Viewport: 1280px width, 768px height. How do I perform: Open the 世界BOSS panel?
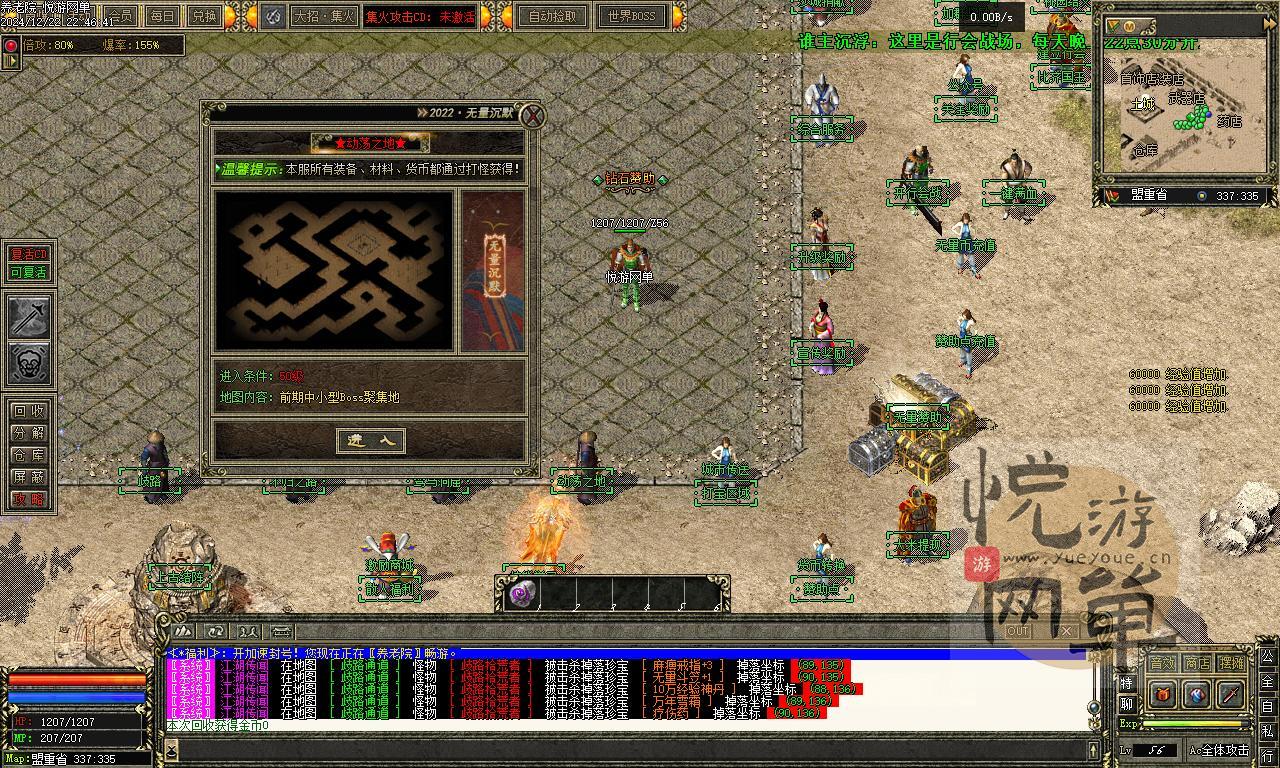pyautogui.click(x=631, y=16)
